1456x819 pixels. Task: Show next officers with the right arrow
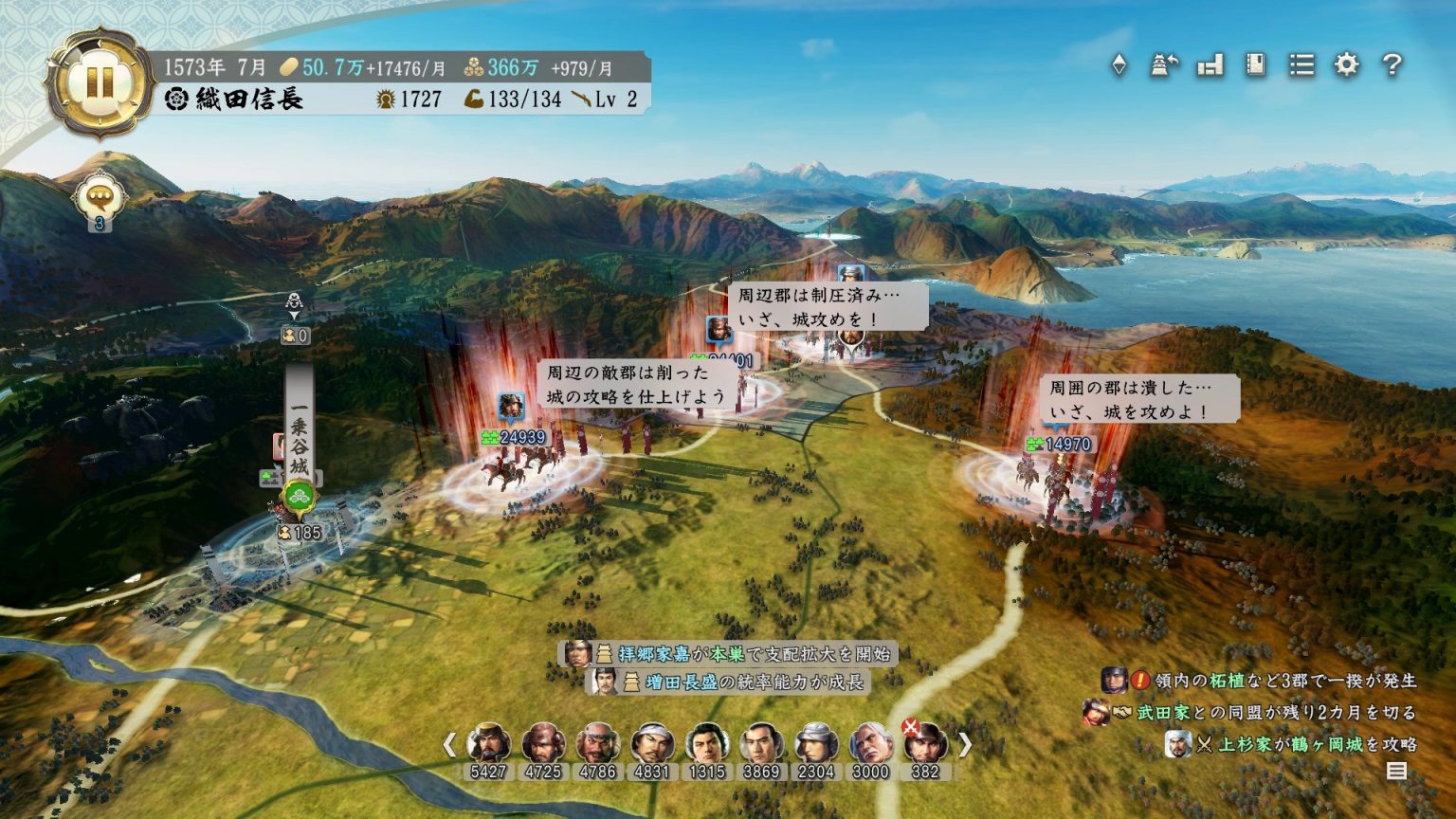point(965,745)
